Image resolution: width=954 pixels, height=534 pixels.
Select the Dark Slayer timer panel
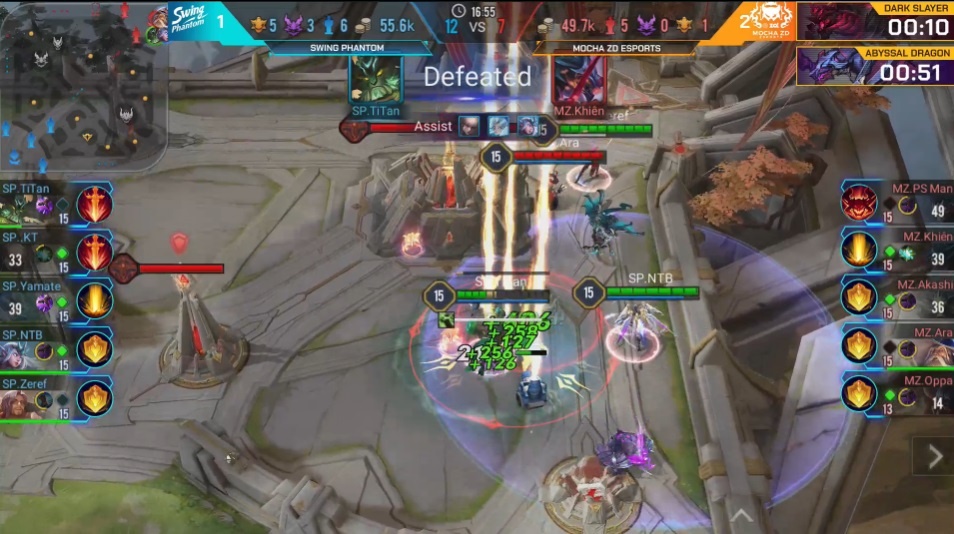point(874,21)
